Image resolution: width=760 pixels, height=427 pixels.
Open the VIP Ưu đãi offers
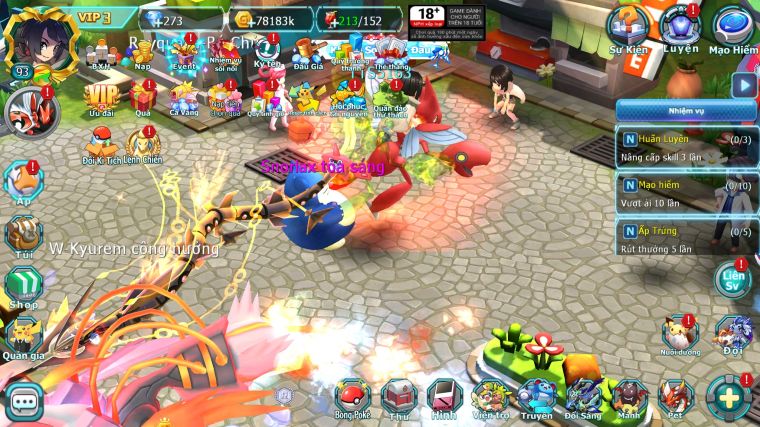(x=100, y=97)
